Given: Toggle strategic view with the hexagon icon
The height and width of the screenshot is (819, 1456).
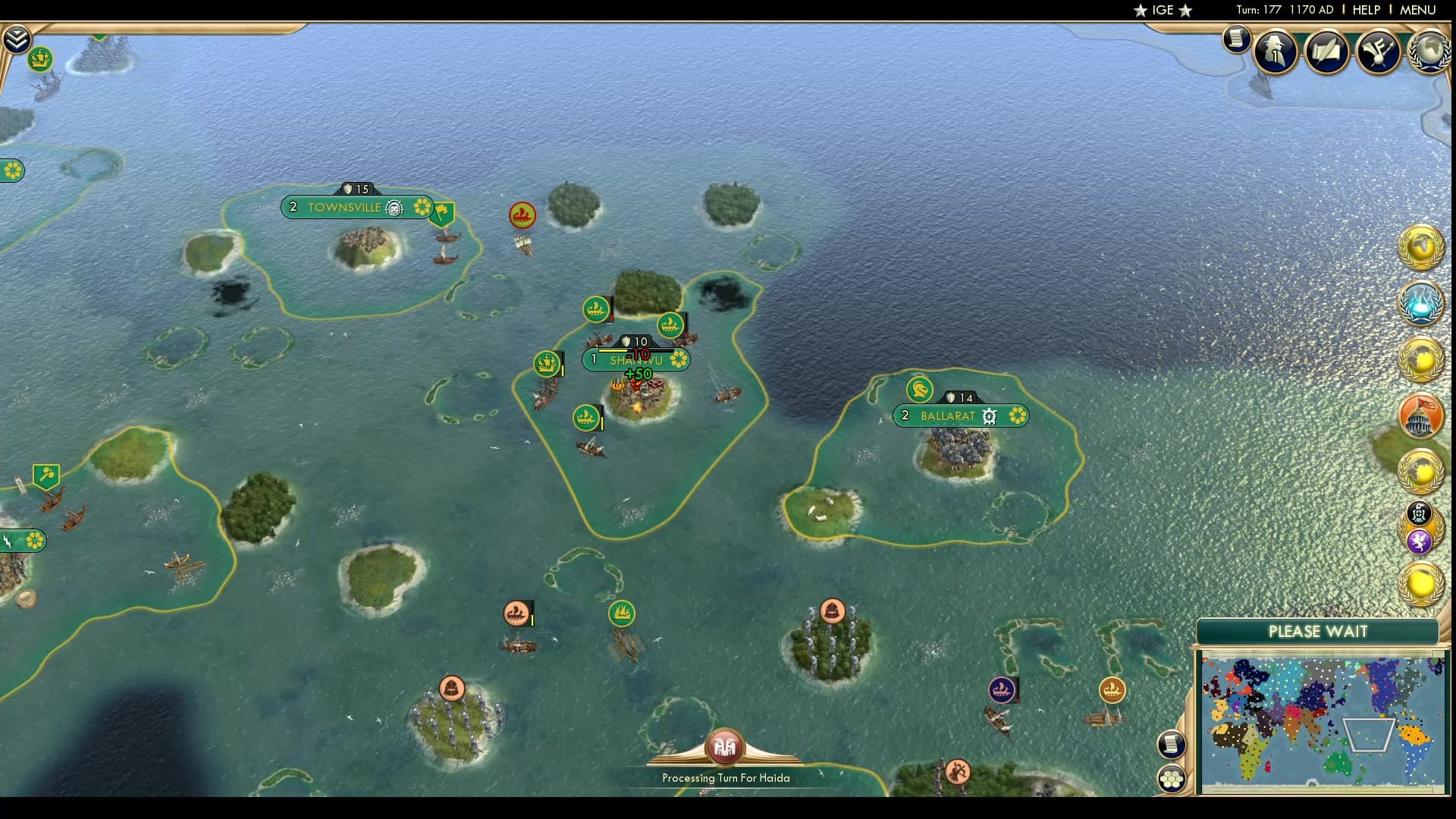Looking at the screenshot, I should click(x=1172, y=777).
